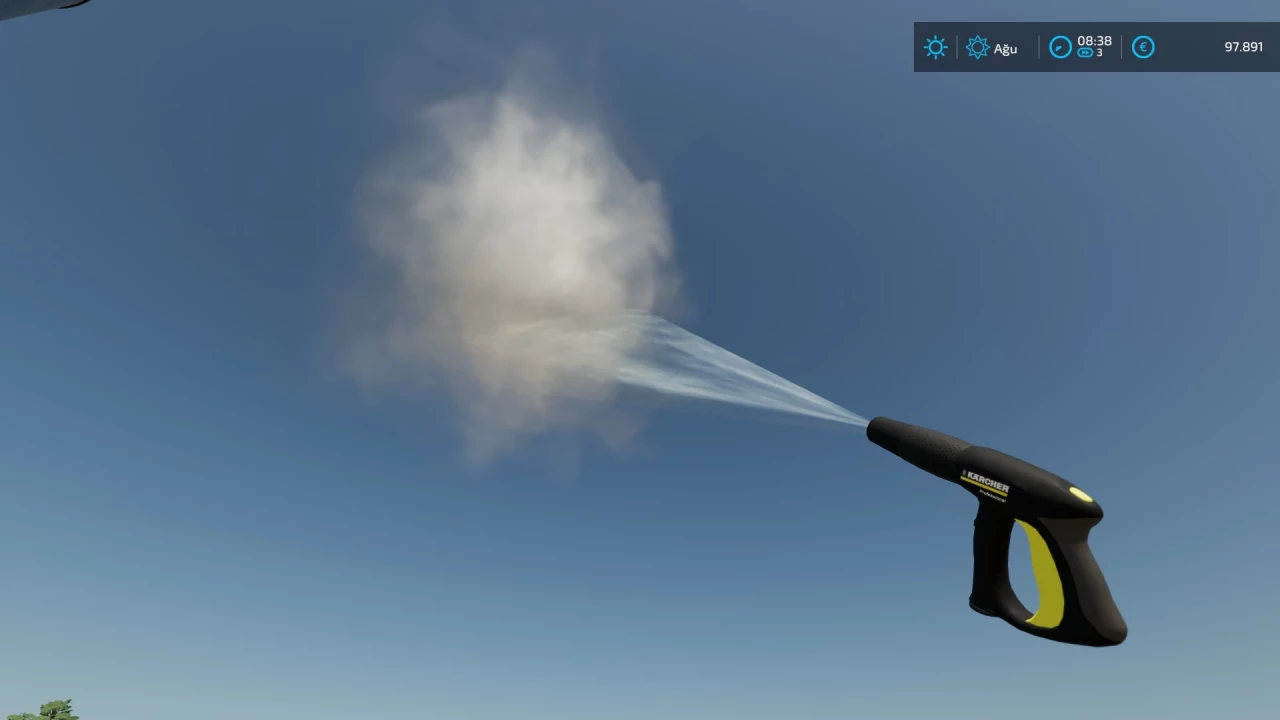The width and height of the screenshot is (1280, 720).
Task: Click the yellow indicator dot on the washer
Action: coord(1083,493)
